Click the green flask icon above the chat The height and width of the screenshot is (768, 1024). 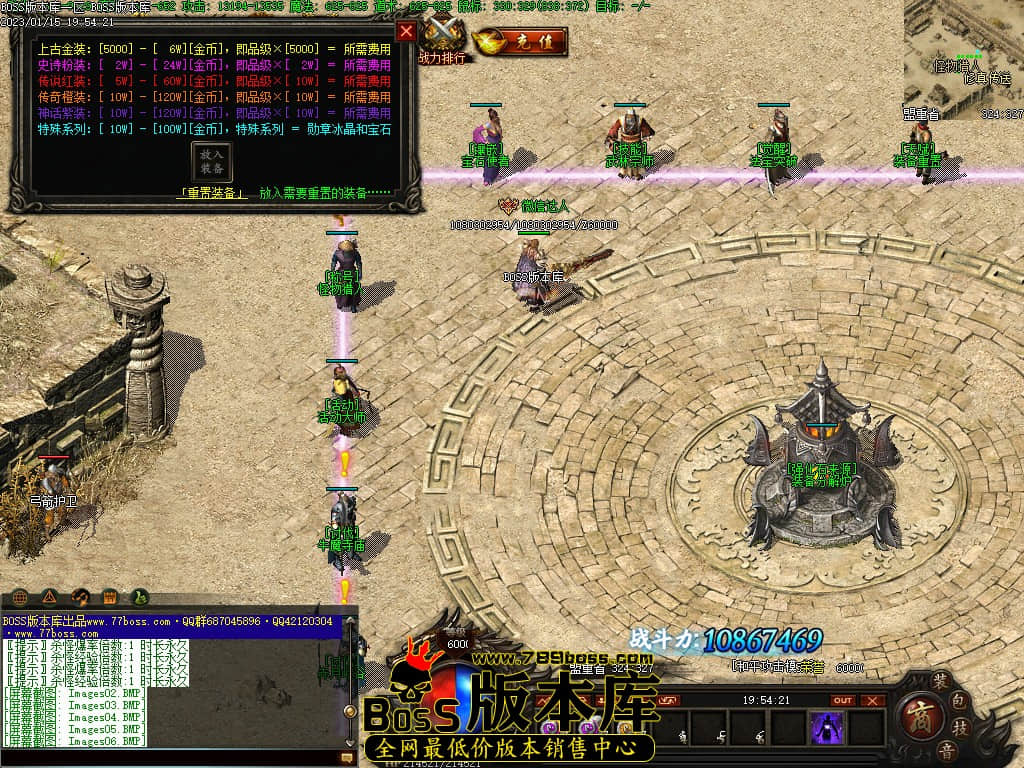[139, 597]
